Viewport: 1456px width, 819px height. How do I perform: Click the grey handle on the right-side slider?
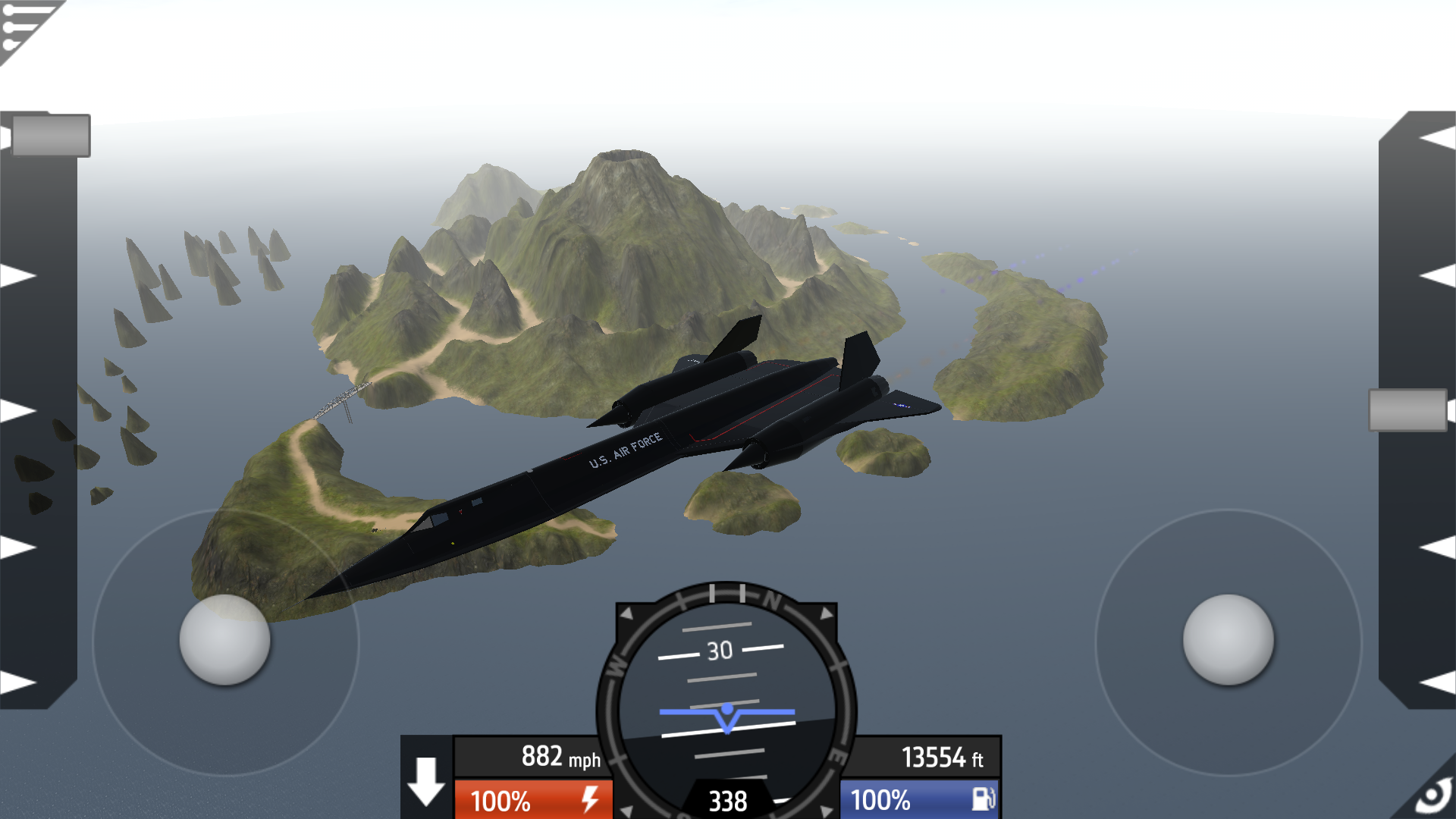coord(1407,410)
